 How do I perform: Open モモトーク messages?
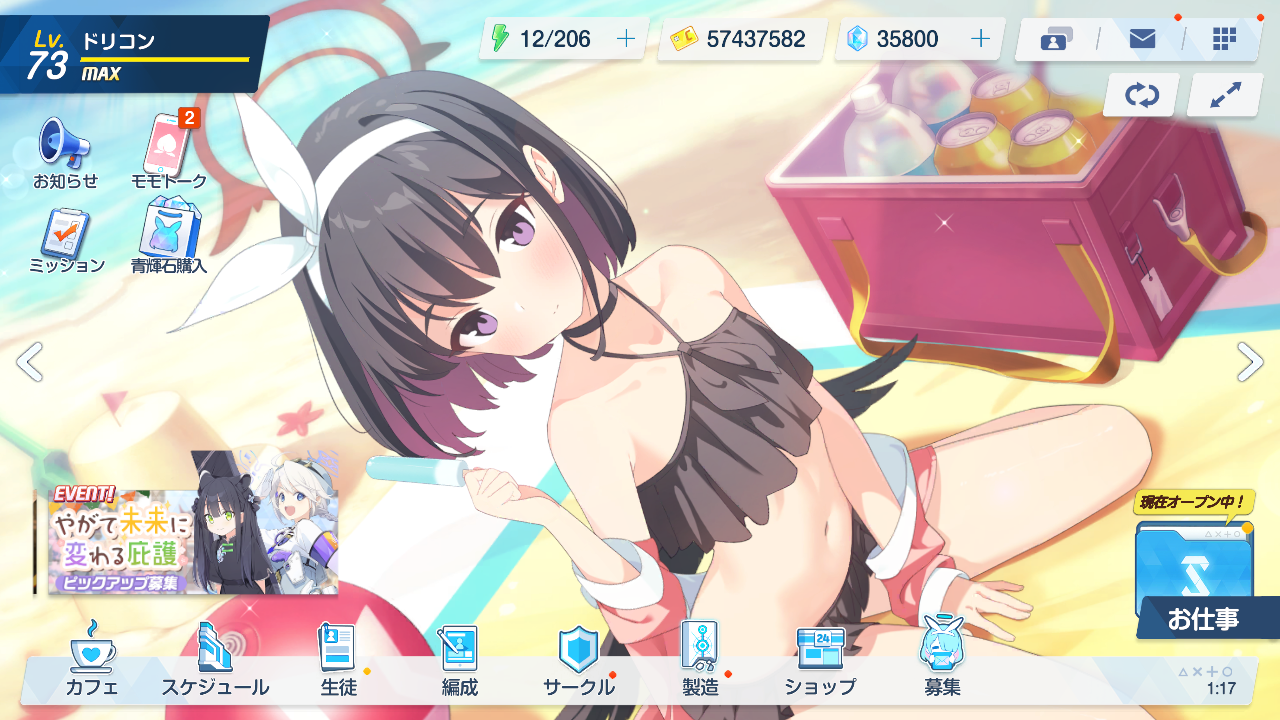click(169, 152)
